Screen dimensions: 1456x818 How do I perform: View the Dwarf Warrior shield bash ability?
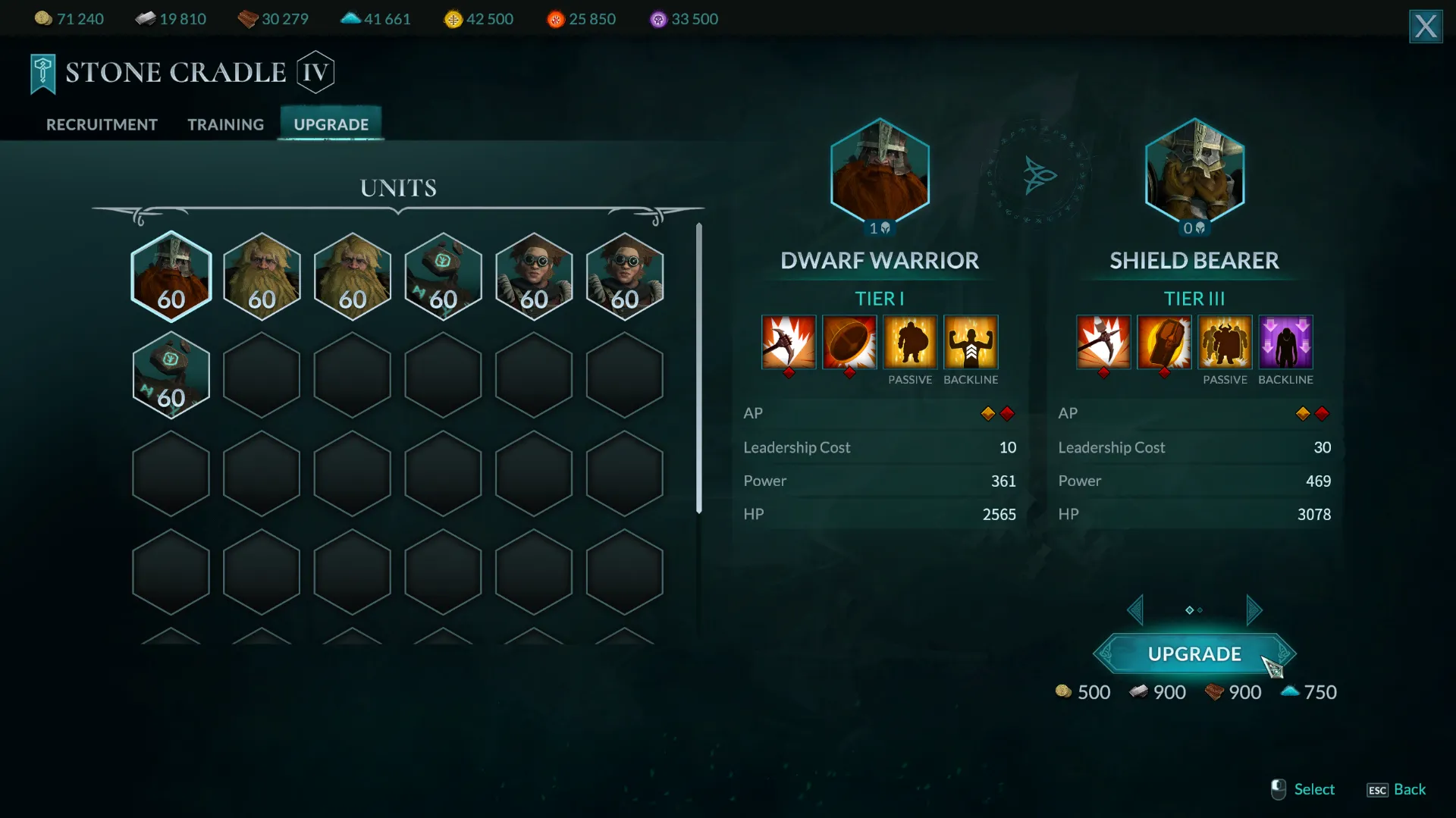[849, 343]
